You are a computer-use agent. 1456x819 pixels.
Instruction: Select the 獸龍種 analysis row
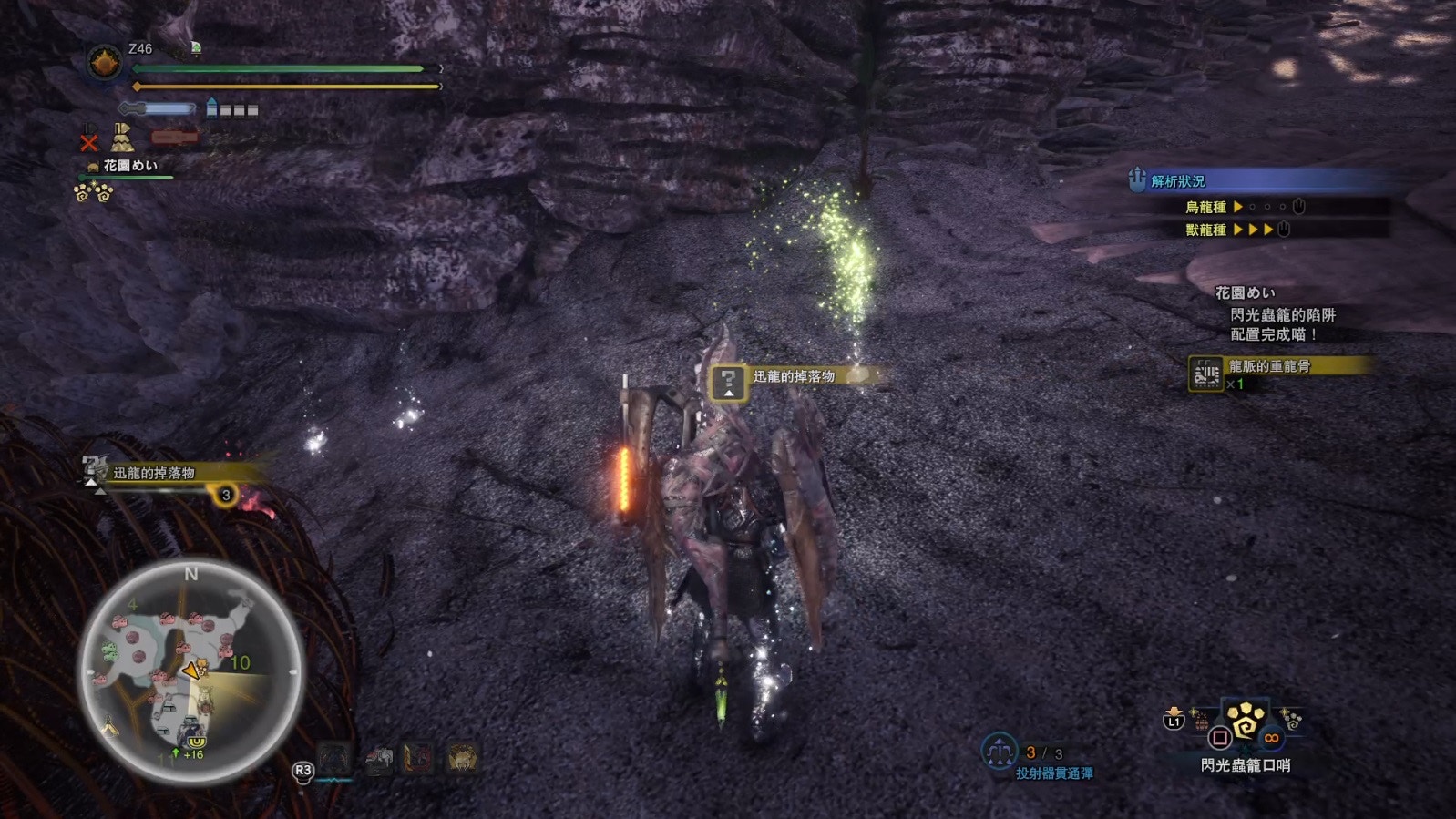pyautogui.click(x=1205, y=230)
